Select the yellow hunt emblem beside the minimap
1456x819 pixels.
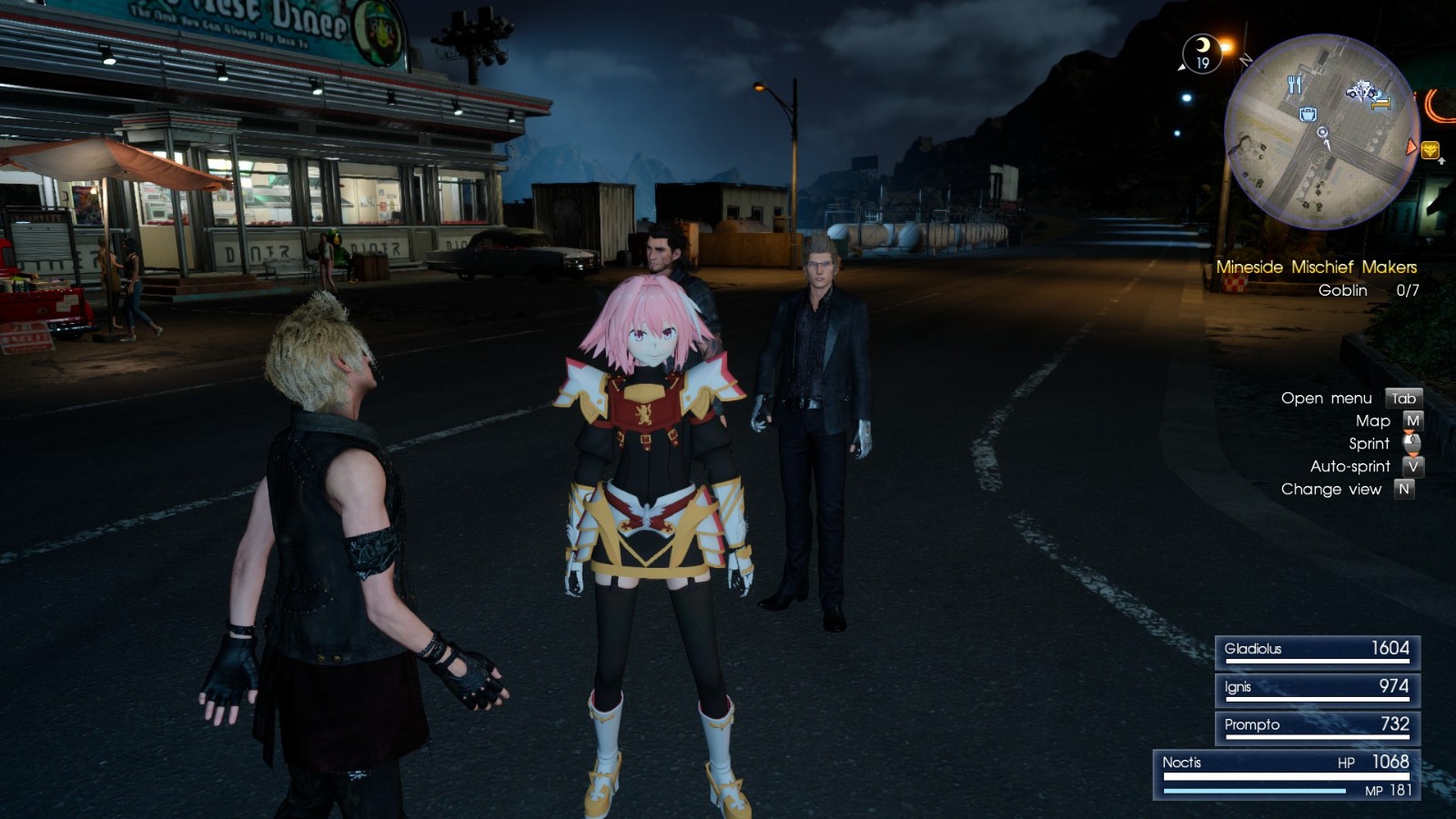(1431, 151)
